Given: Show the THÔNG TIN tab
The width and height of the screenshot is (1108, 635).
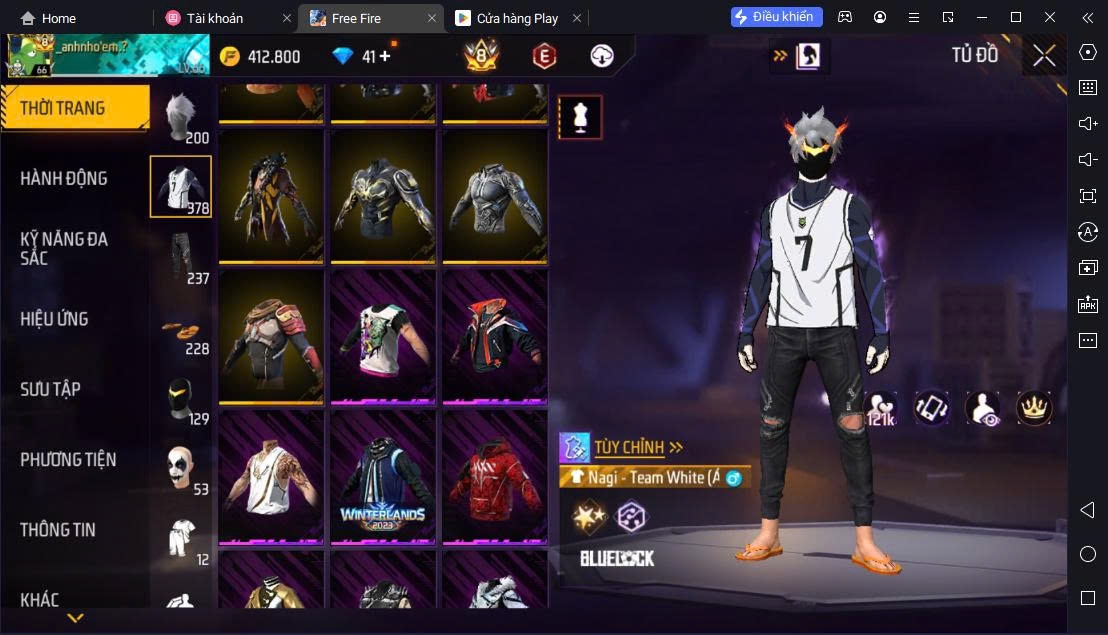Looking at the screenshot, I should (x=58, y=530).
